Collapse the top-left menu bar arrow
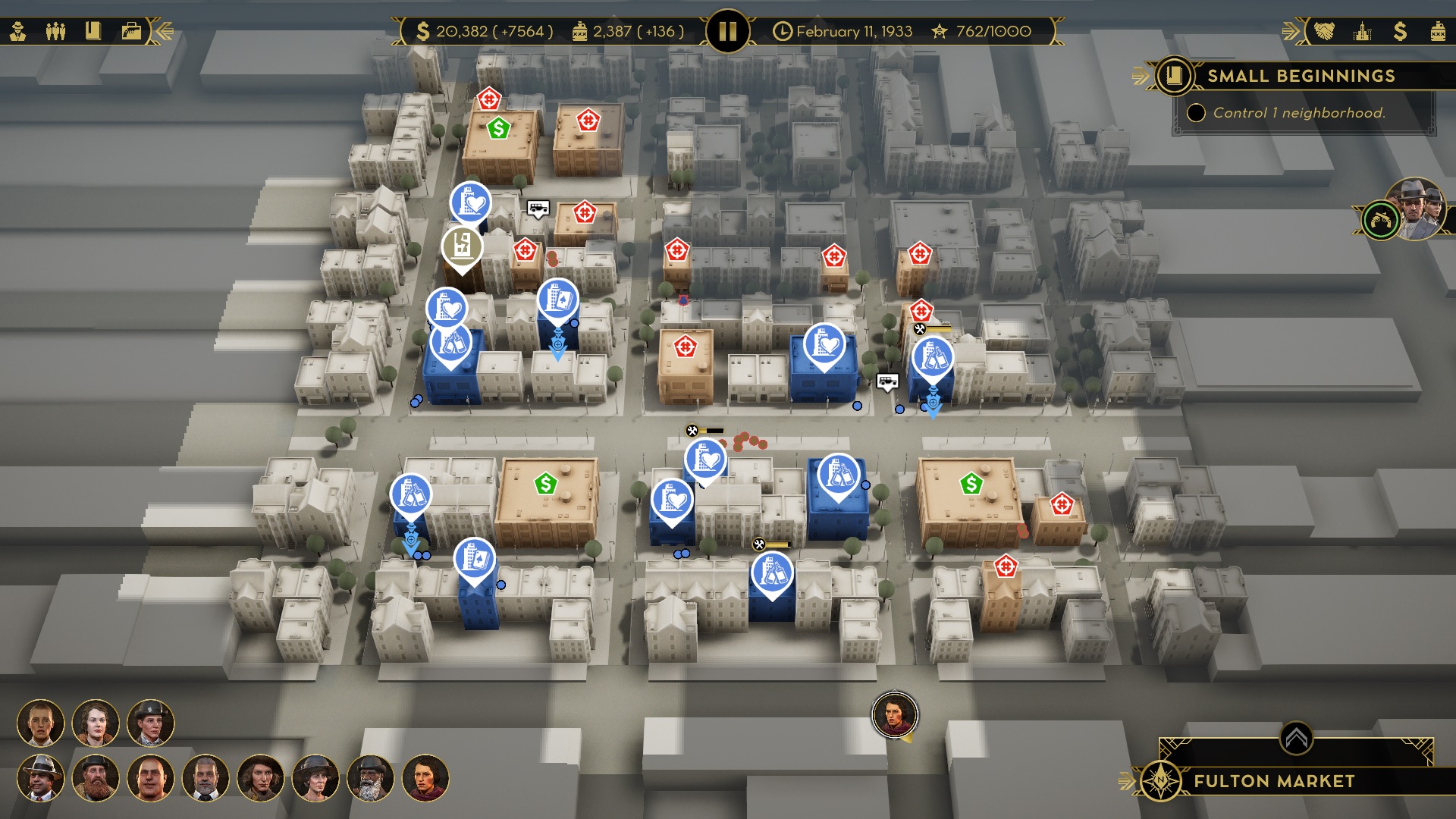 (164, 31)
